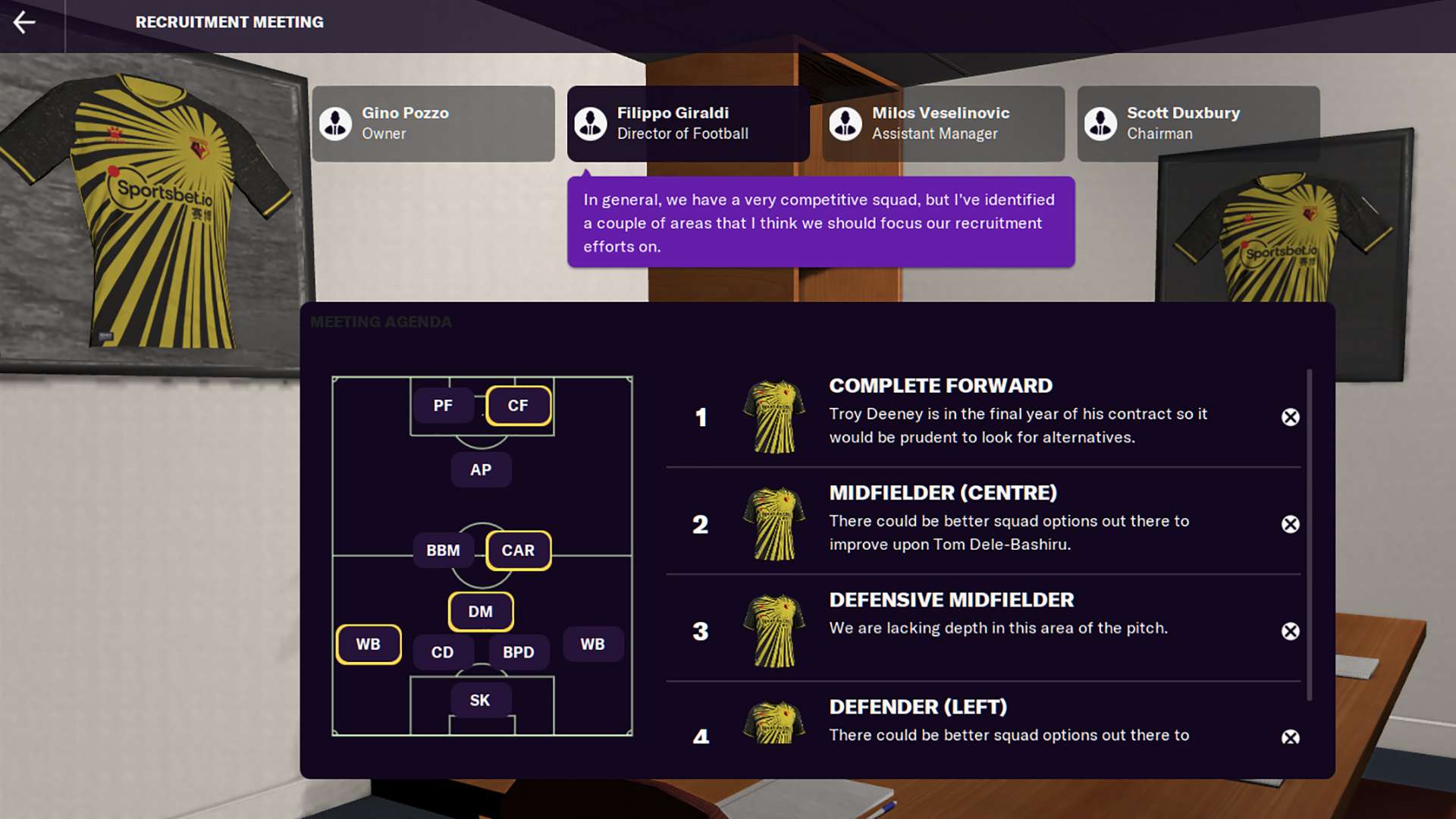The height and width of the screenshot is (819, 1456).
Task: Click the highlighted CAR position
Action: point(518,551)
